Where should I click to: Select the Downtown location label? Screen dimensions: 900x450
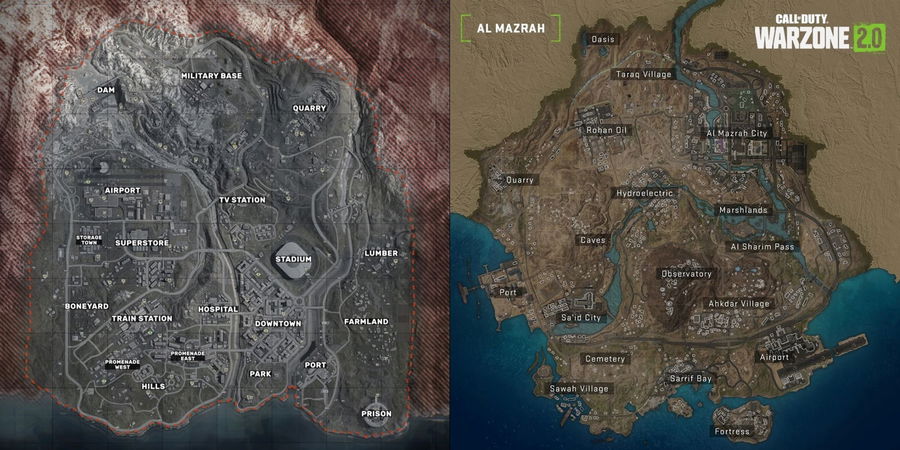coord(277,324)
